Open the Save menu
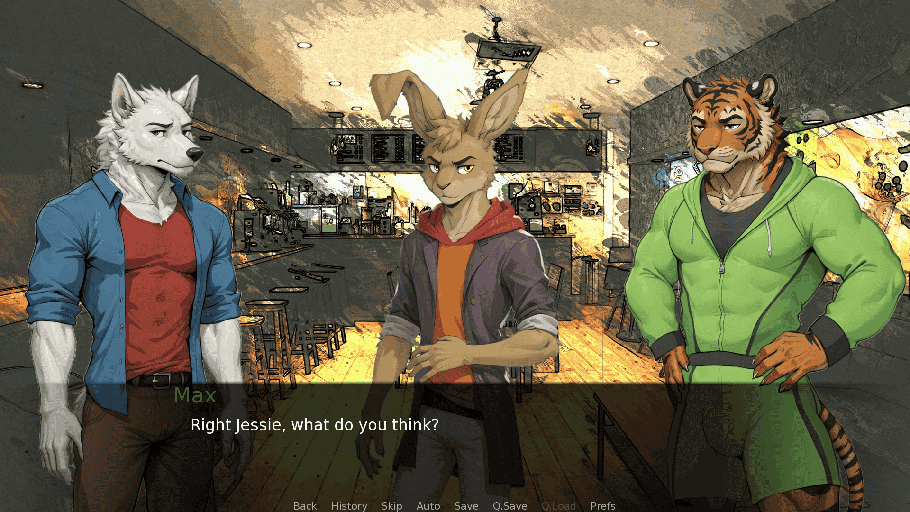The image size is (910, 512). point(466,506)
